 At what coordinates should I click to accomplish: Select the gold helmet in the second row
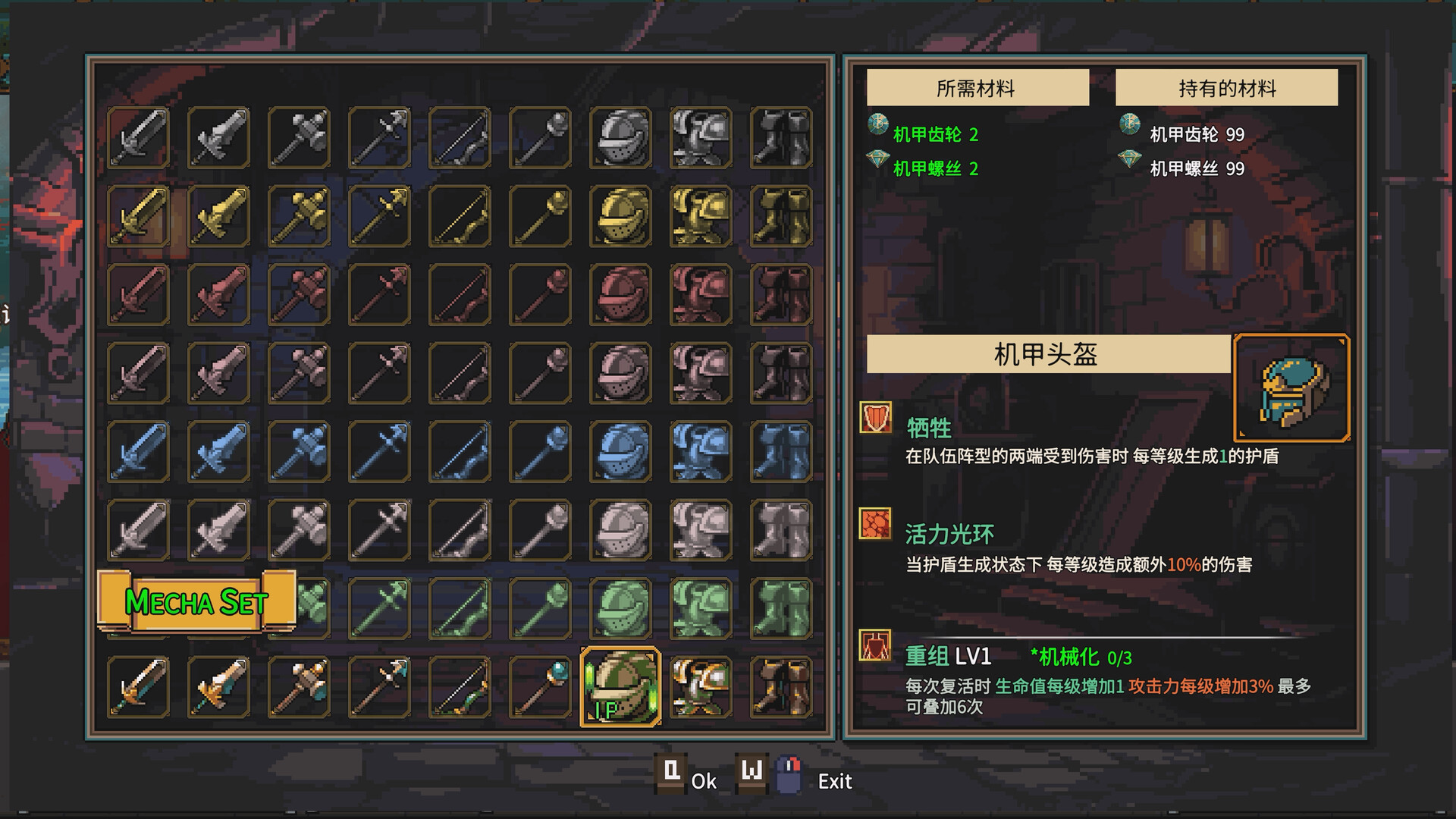622,216
